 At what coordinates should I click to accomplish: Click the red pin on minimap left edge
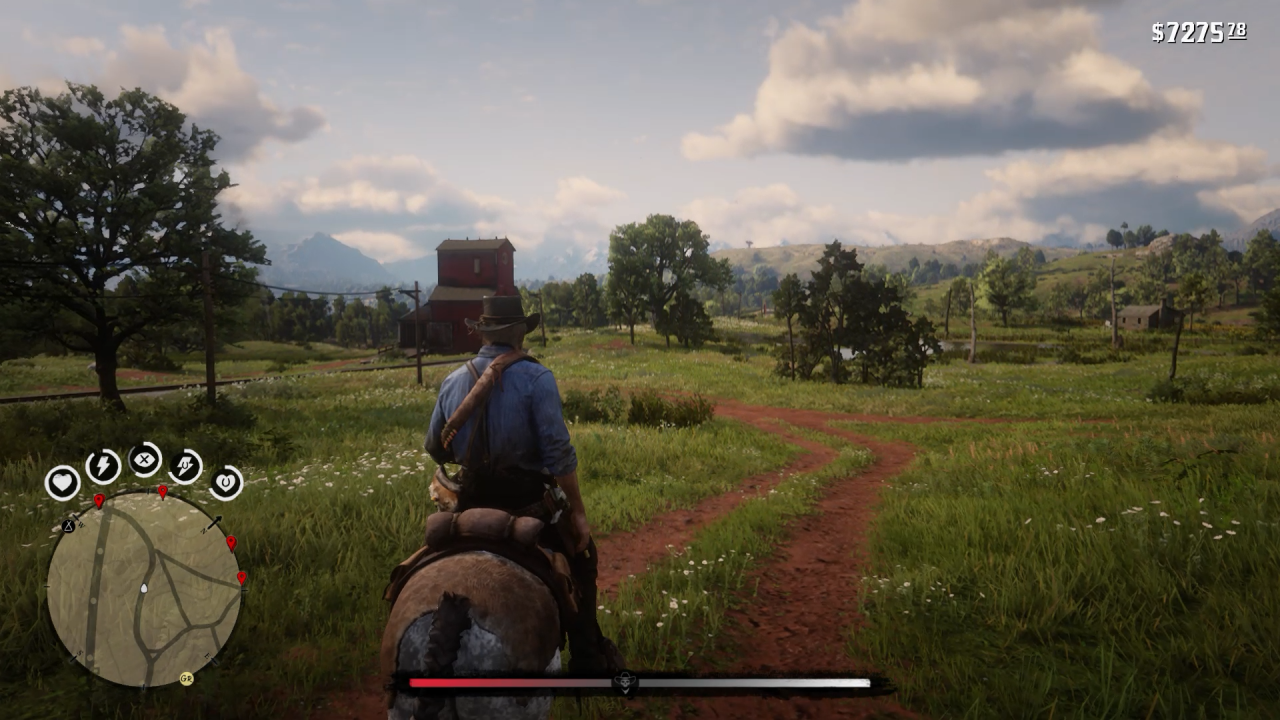pos(99,500)
